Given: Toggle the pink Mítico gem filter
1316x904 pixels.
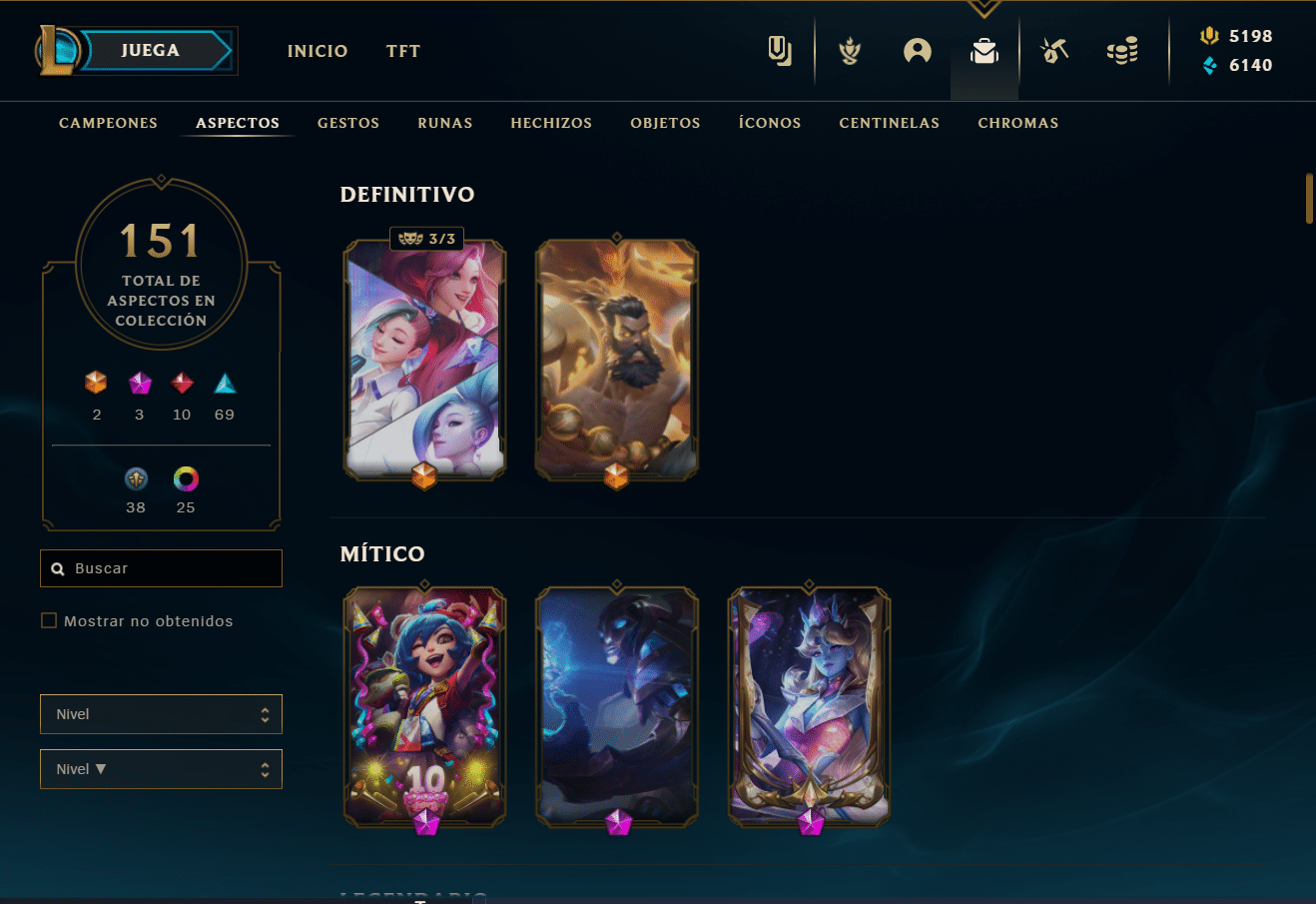Looking at the screenshot, I should (x=139, y=382).
